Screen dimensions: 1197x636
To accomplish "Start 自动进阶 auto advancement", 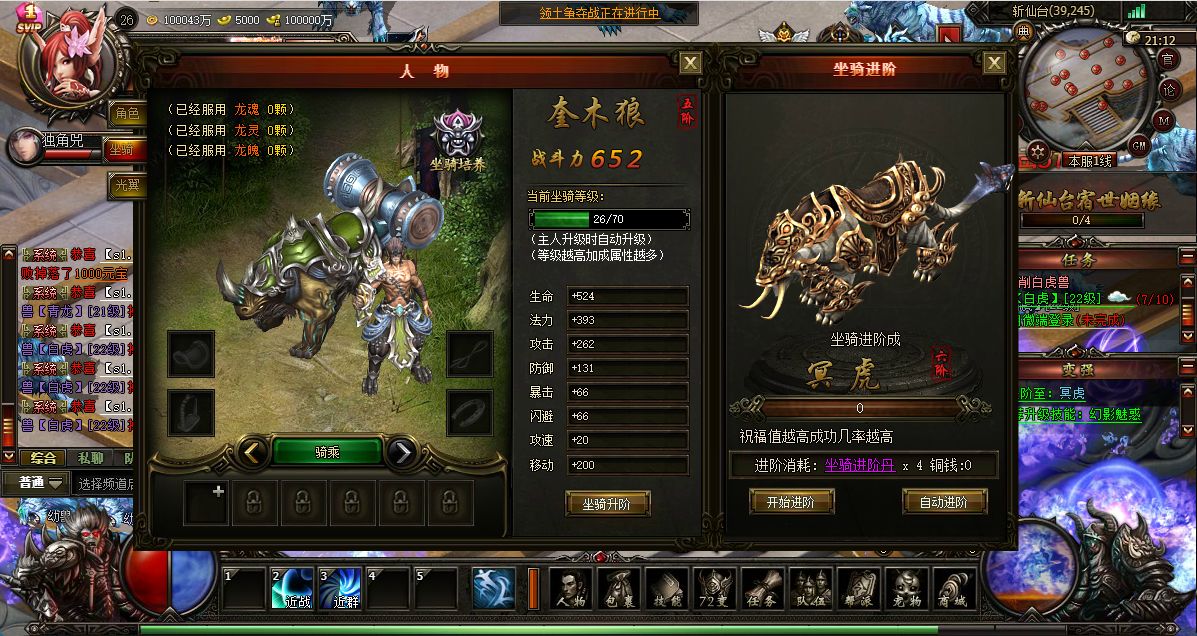I will (944, 502).
